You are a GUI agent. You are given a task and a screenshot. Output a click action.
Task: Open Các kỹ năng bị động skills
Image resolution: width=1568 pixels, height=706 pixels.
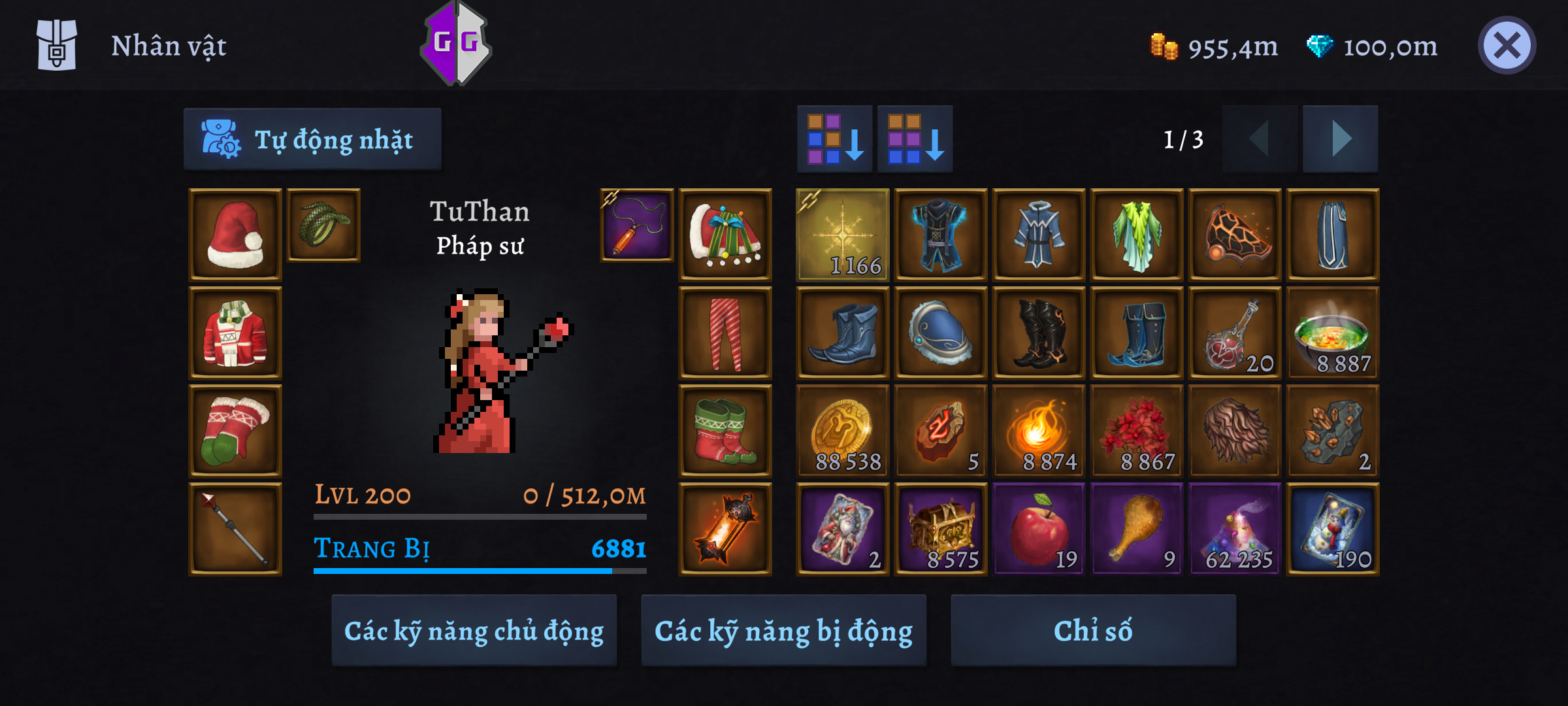(783, 631)
